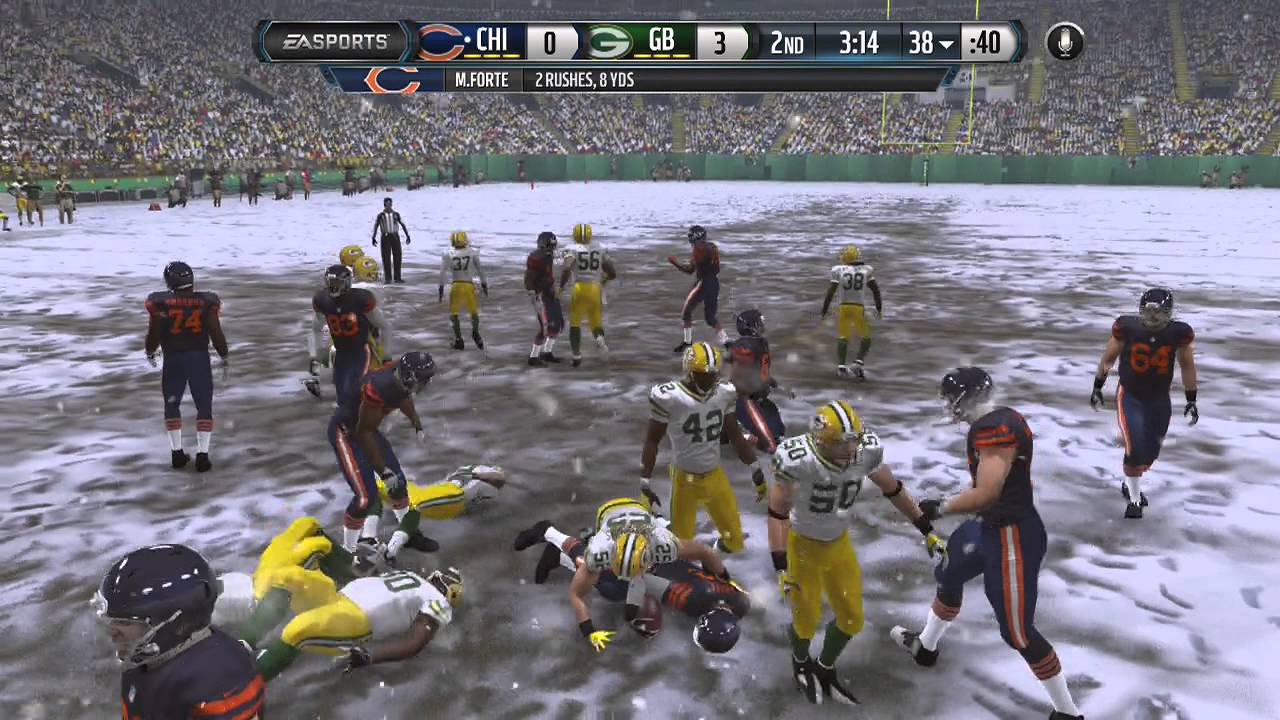This screenshot has width=1280, height=720.
Task: Click the CHI score showing 0
Action: pyautogui.click(x=552, y=42)
